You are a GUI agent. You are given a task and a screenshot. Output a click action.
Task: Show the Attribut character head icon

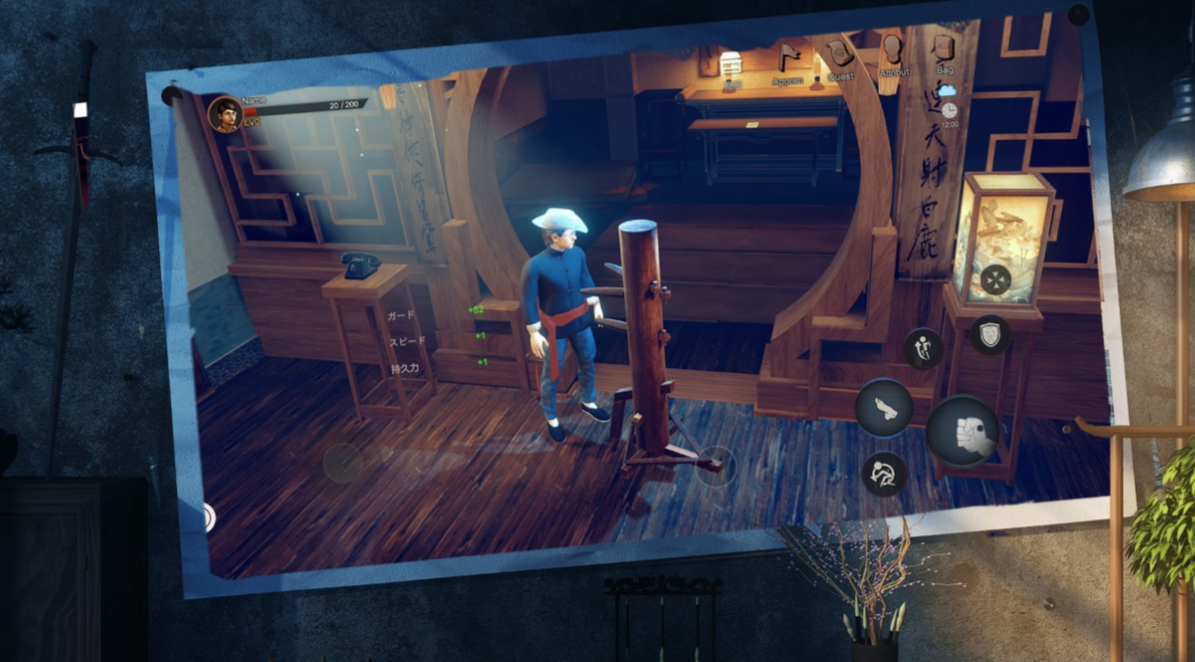point(893,52)
